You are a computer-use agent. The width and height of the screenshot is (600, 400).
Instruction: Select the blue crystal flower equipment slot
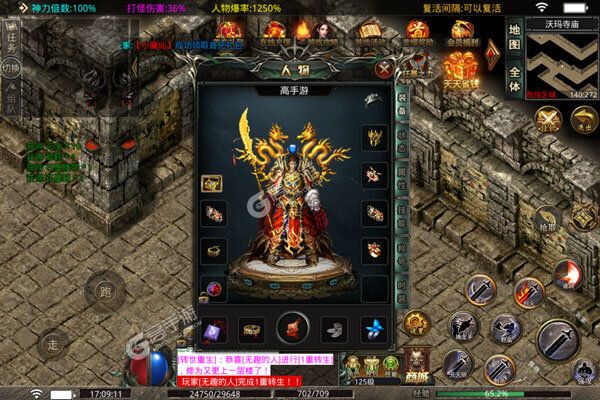tap(372, 328)
